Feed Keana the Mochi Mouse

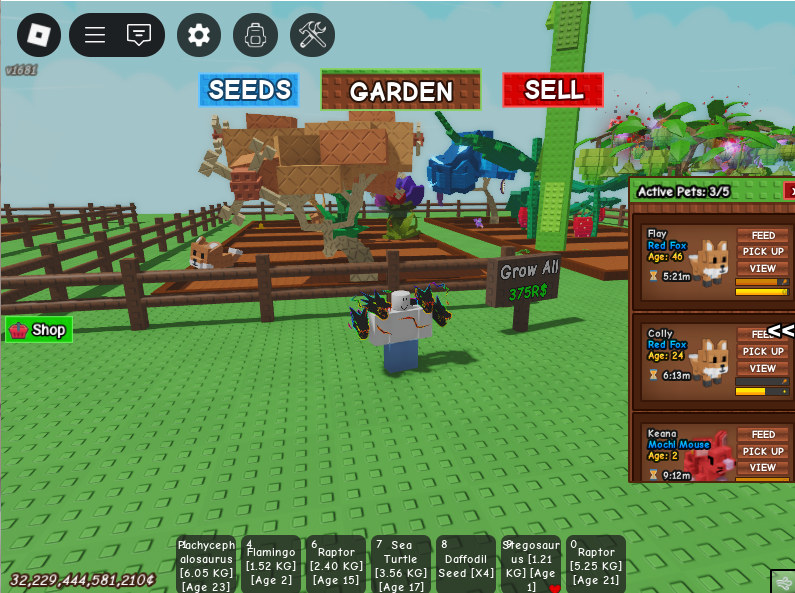[x=763, y=435]
